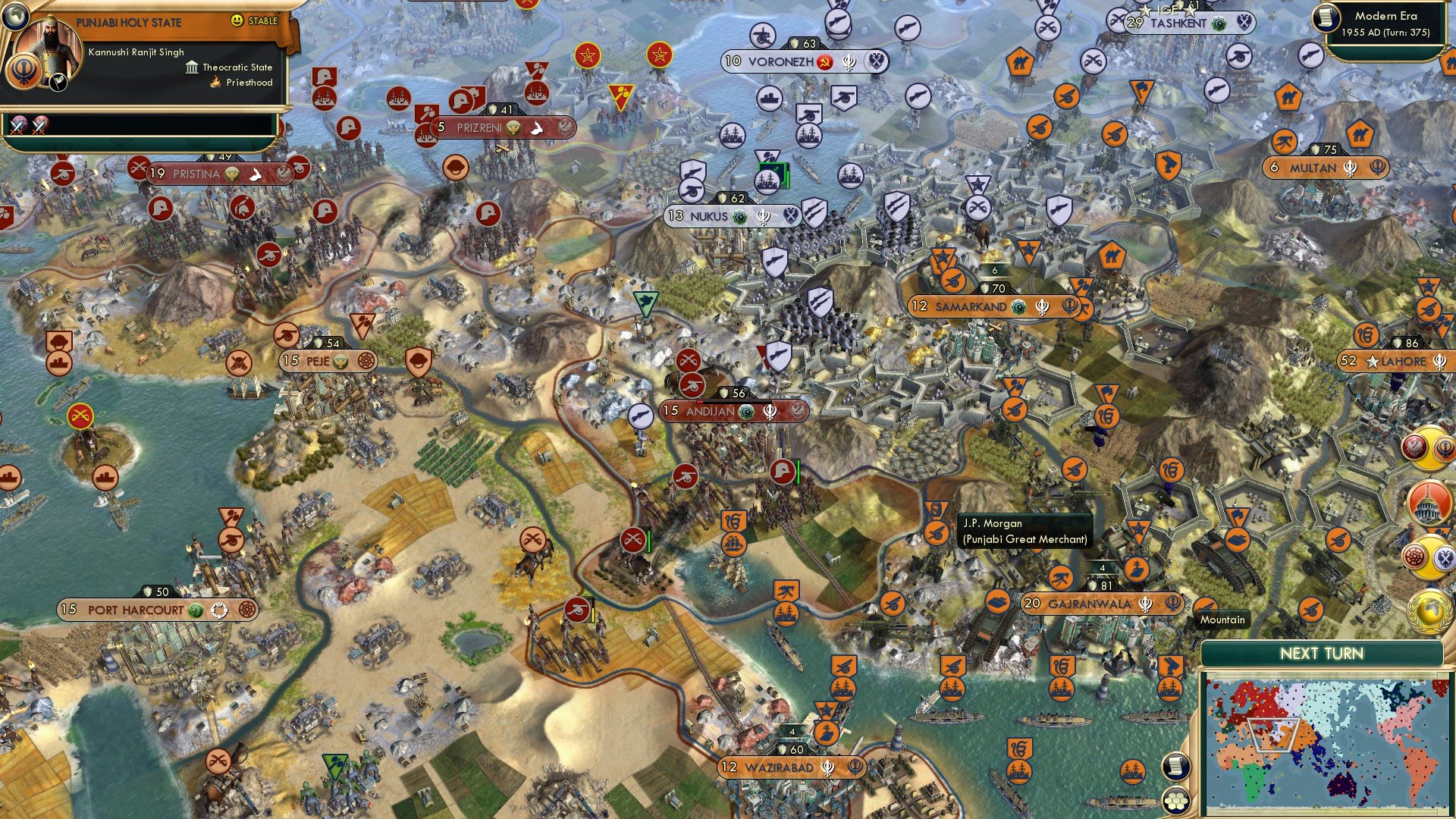
Task: Open the Civilopedia scroll beside the turn counter
Action: (1326, 19)
